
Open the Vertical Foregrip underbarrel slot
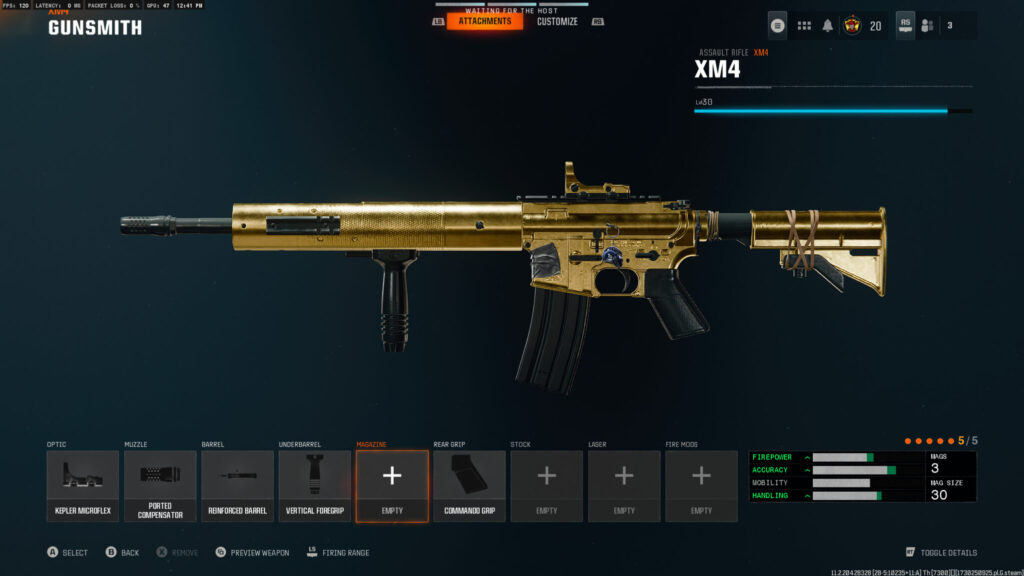(x=315, y=485)
